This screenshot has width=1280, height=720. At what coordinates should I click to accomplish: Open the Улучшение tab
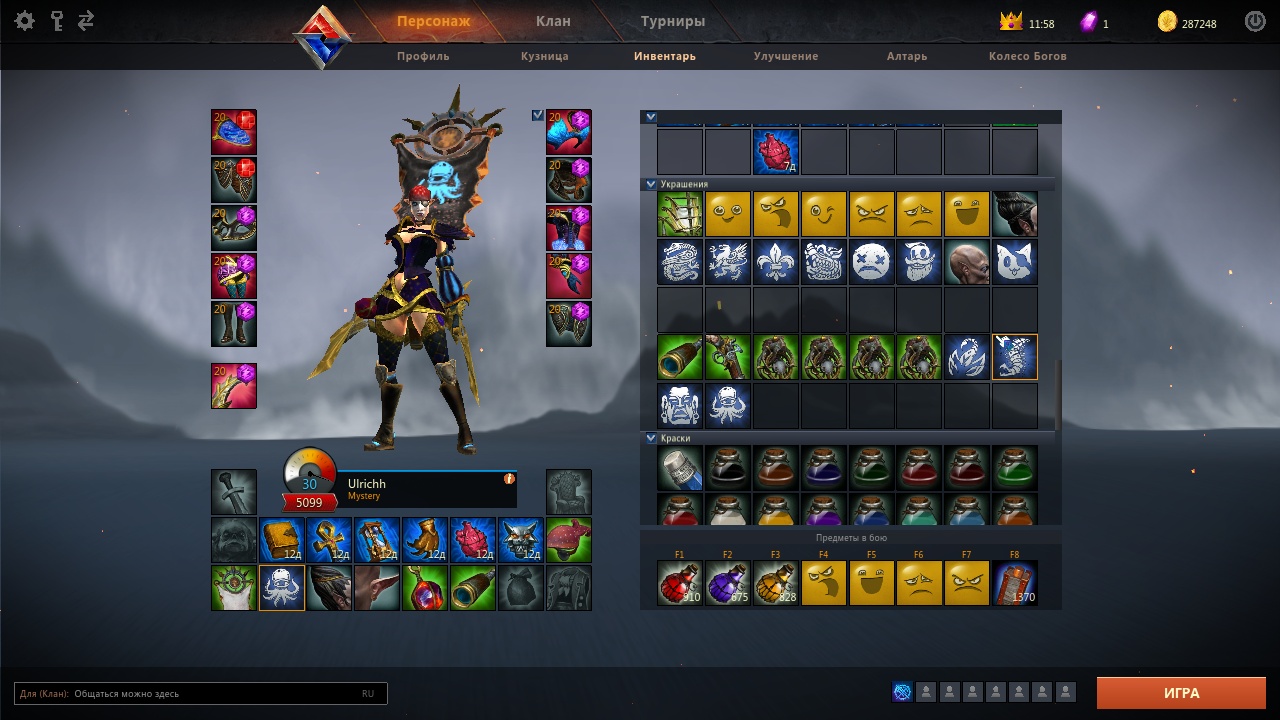tap(786, 56)
